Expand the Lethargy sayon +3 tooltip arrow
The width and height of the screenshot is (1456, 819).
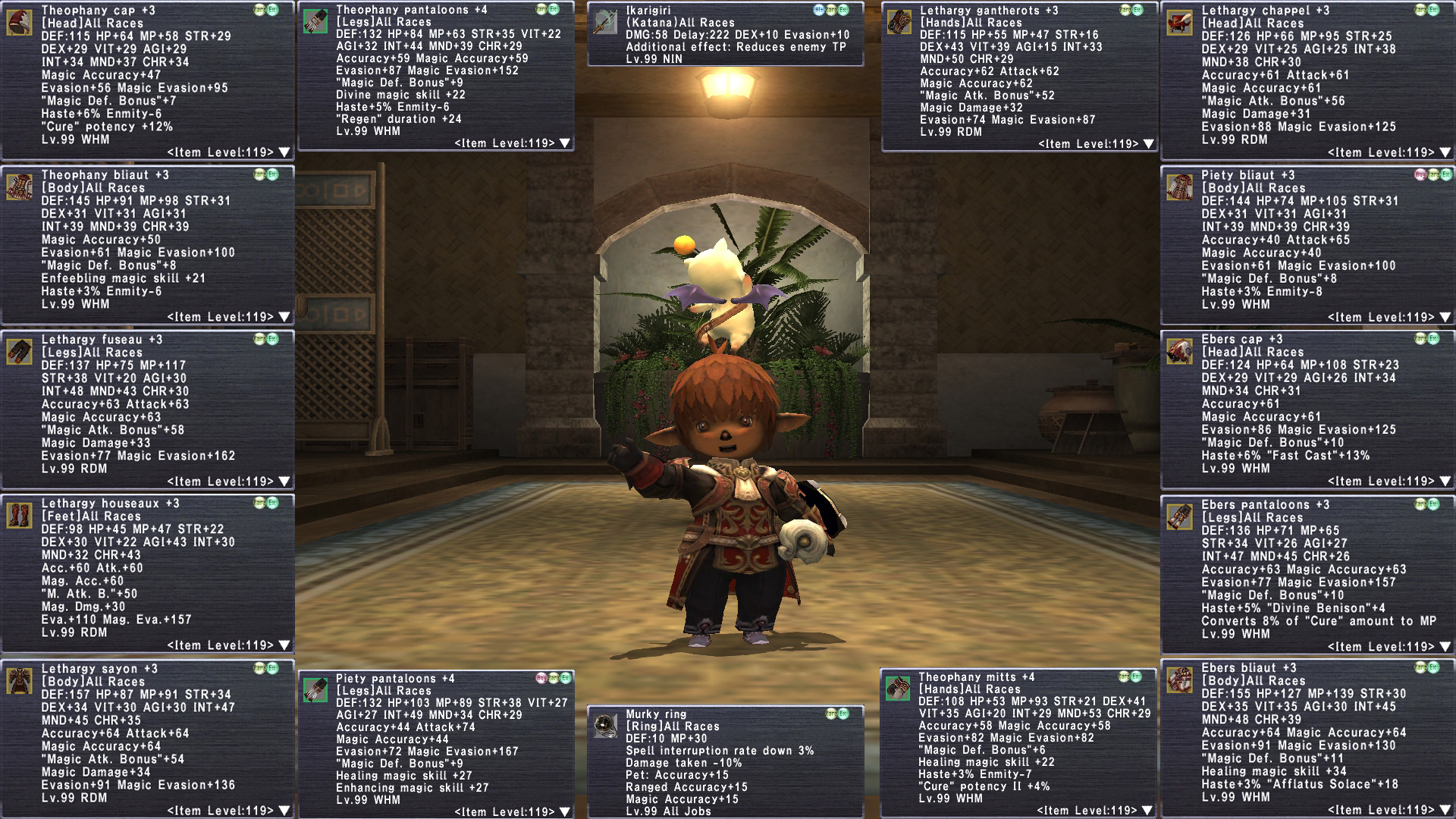point(284,811)
